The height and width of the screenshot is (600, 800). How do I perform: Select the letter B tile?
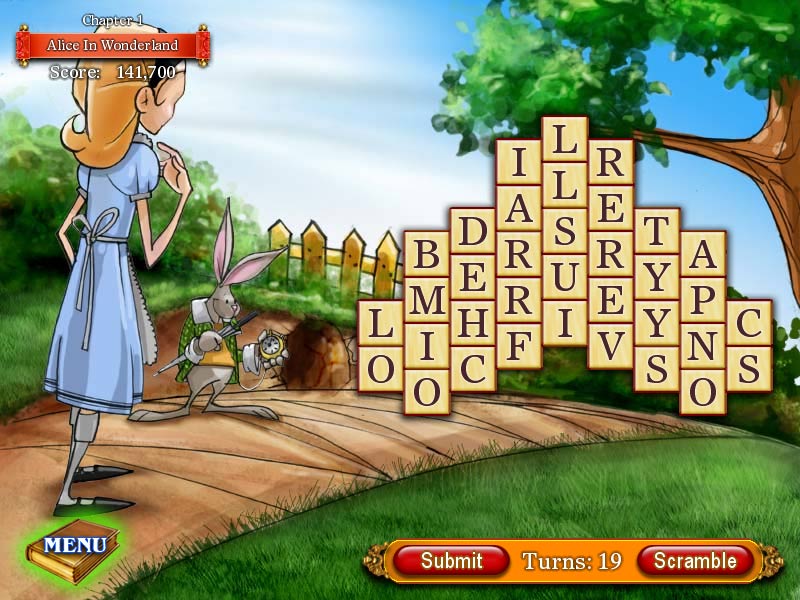(x=427, y=254)
